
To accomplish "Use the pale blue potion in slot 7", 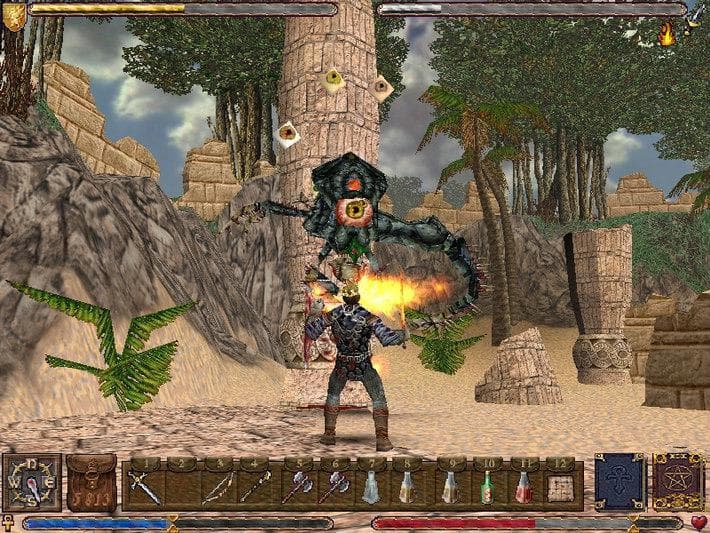I will (370, 487).
